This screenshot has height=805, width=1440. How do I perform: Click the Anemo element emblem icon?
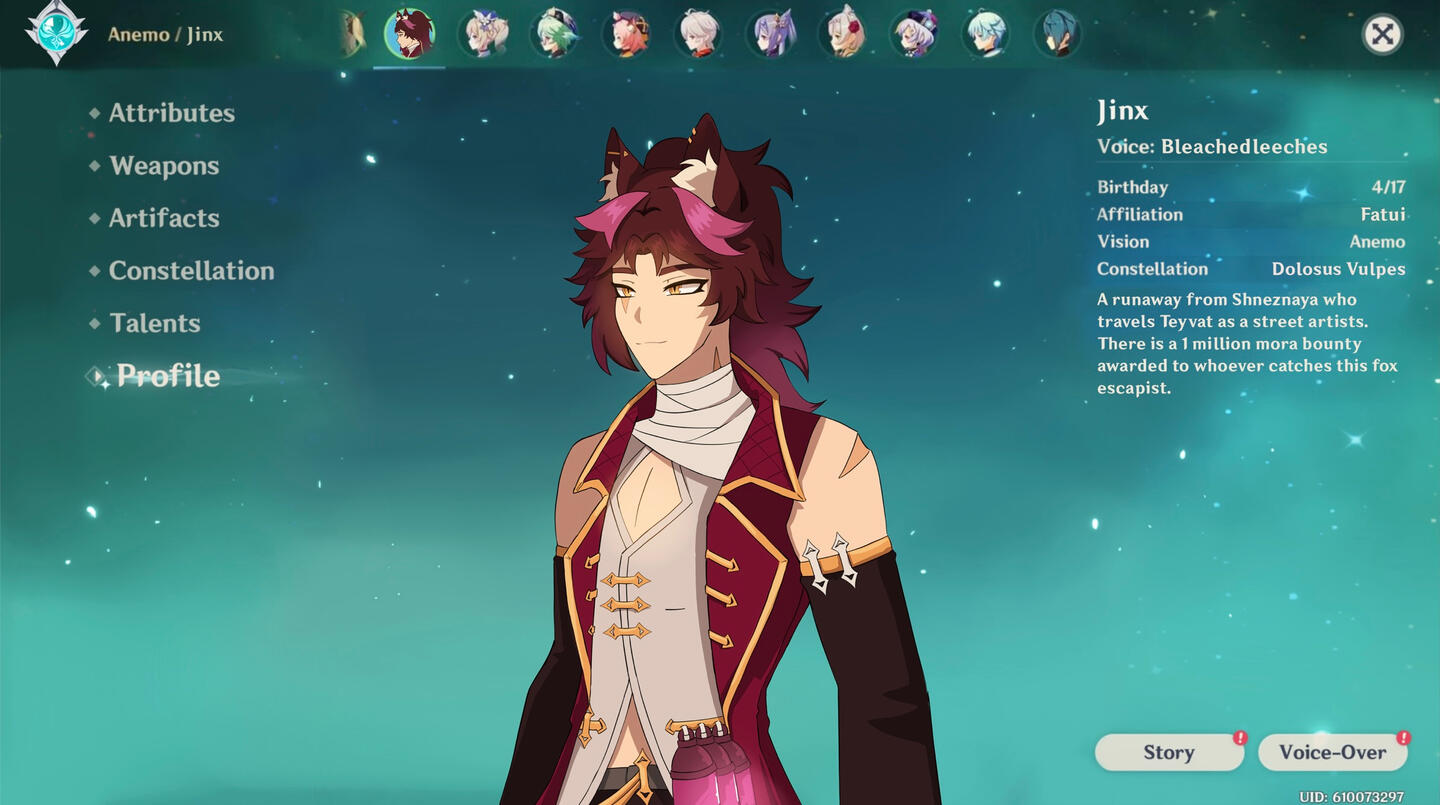56,32
